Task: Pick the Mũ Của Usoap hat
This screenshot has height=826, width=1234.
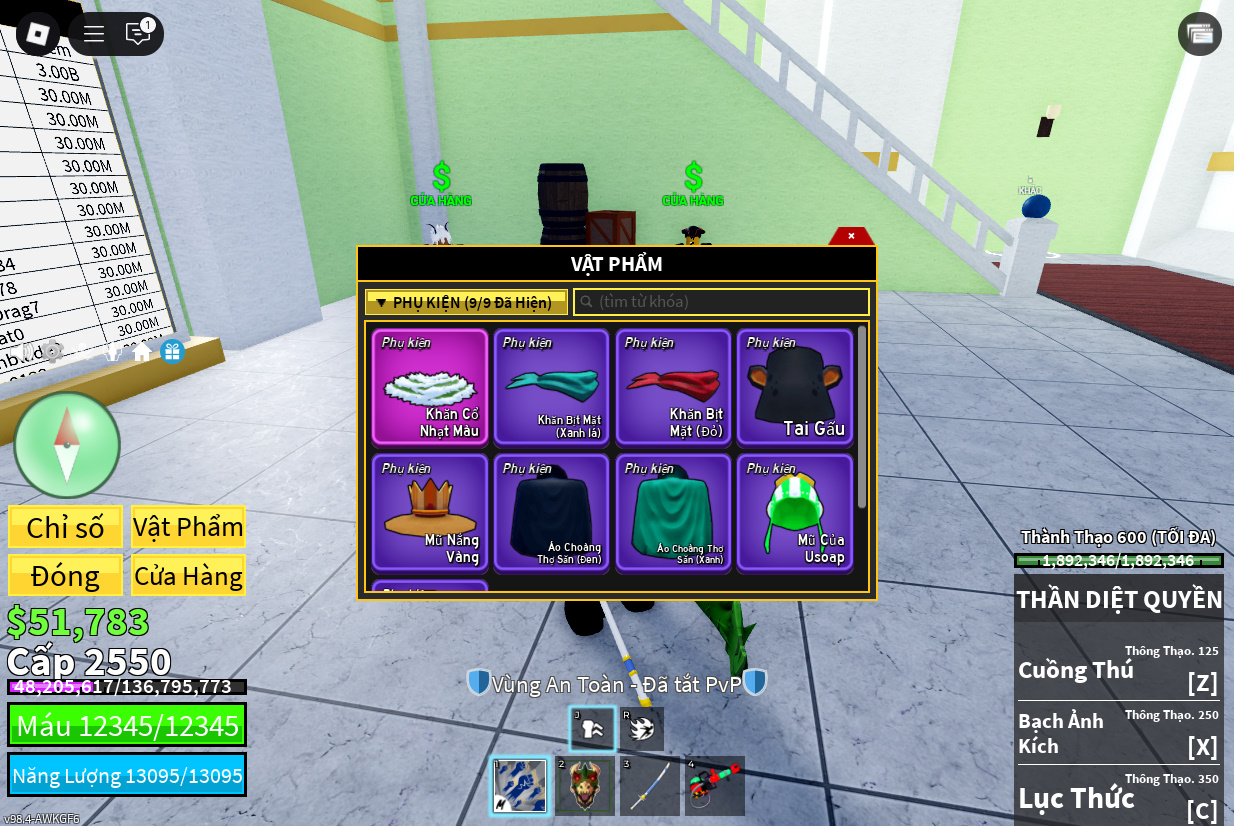Action: (x=795, y=513)
